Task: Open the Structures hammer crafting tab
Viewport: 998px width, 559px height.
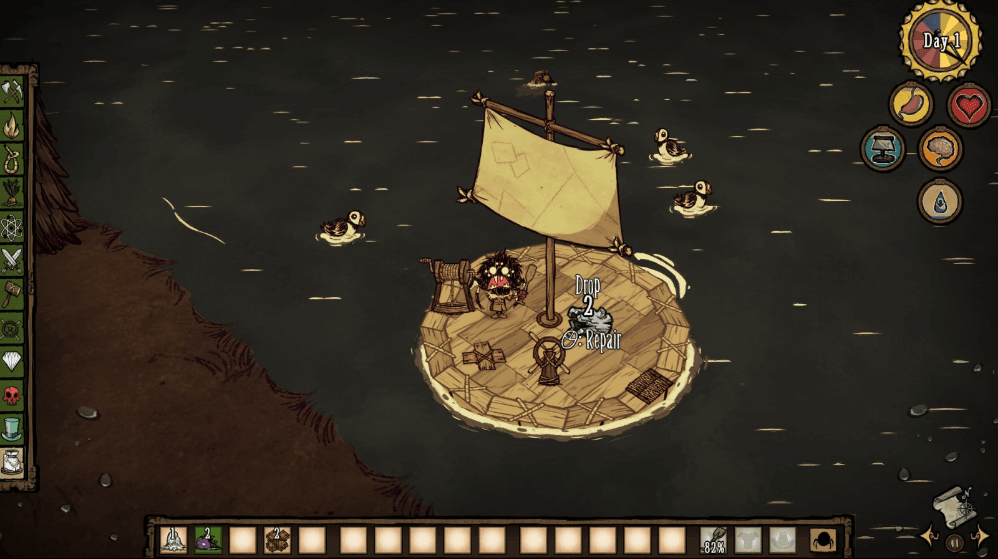Action: 12,294
